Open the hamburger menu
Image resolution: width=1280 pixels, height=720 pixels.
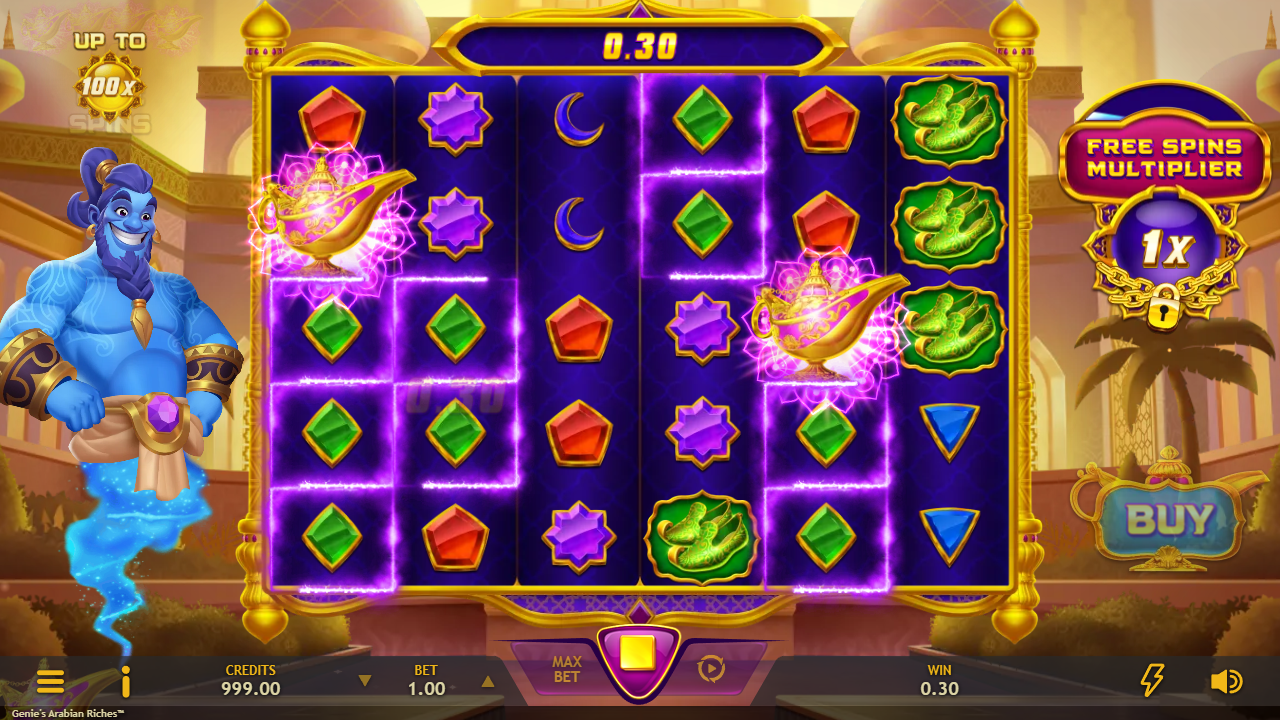[50, 682]
